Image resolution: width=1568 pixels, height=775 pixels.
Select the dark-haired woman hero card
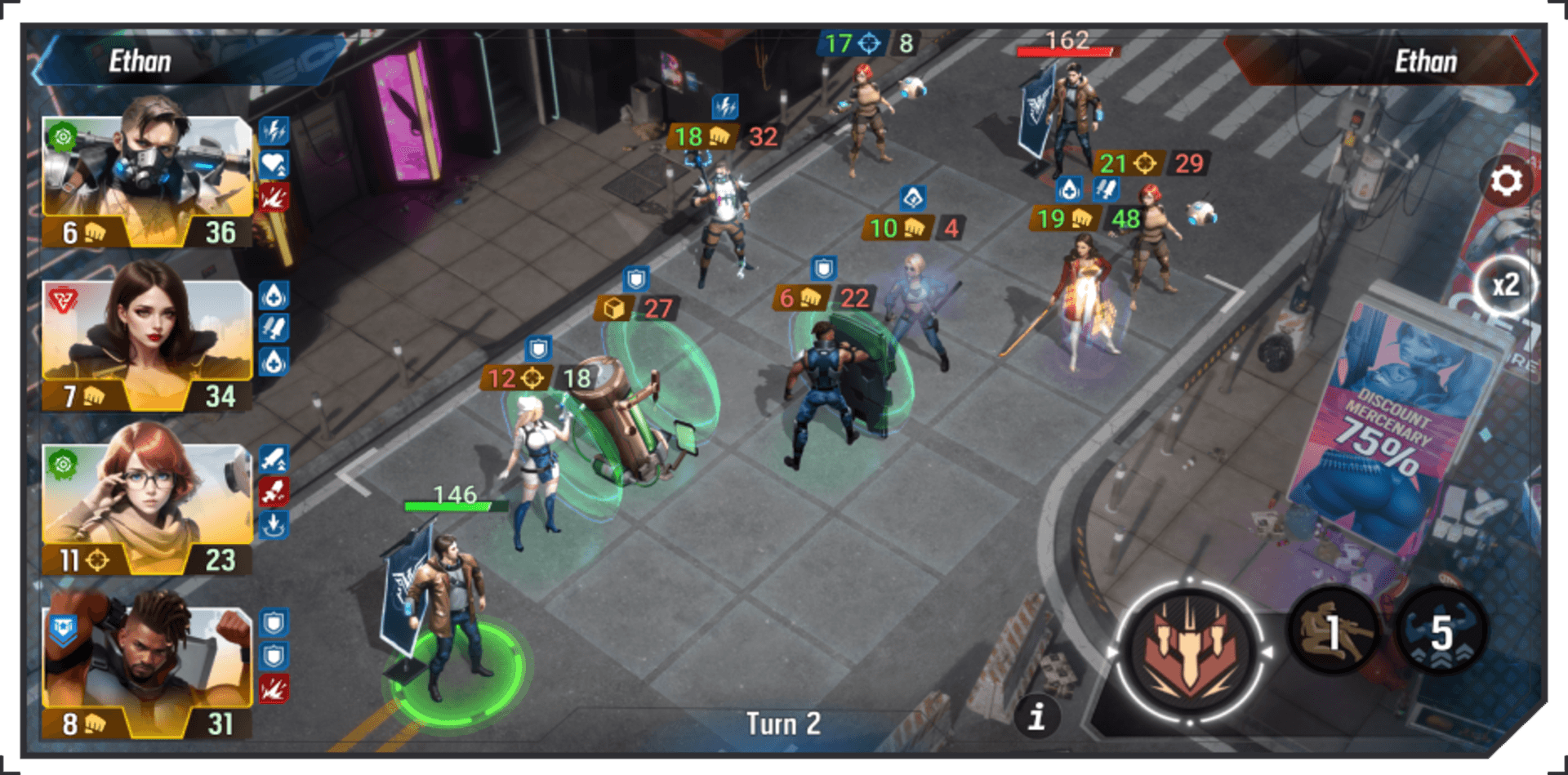coord(147,345)
